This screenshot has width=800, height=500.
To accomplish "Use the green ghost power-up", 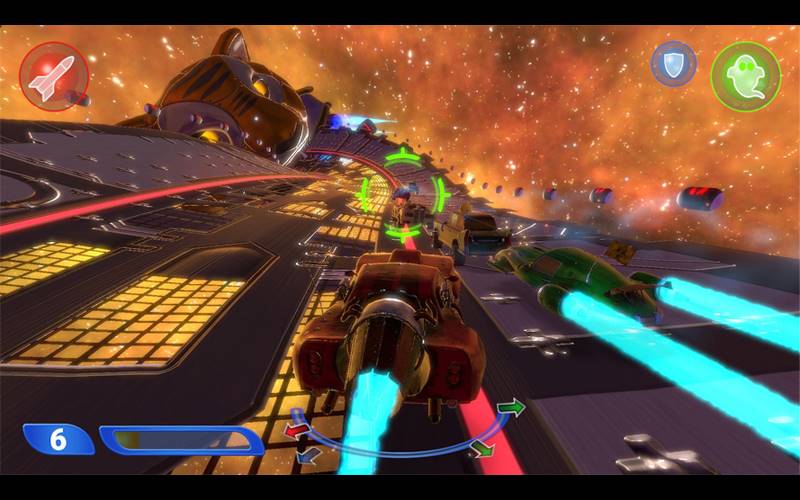I will pyautogui.click(x=745, y=76).
